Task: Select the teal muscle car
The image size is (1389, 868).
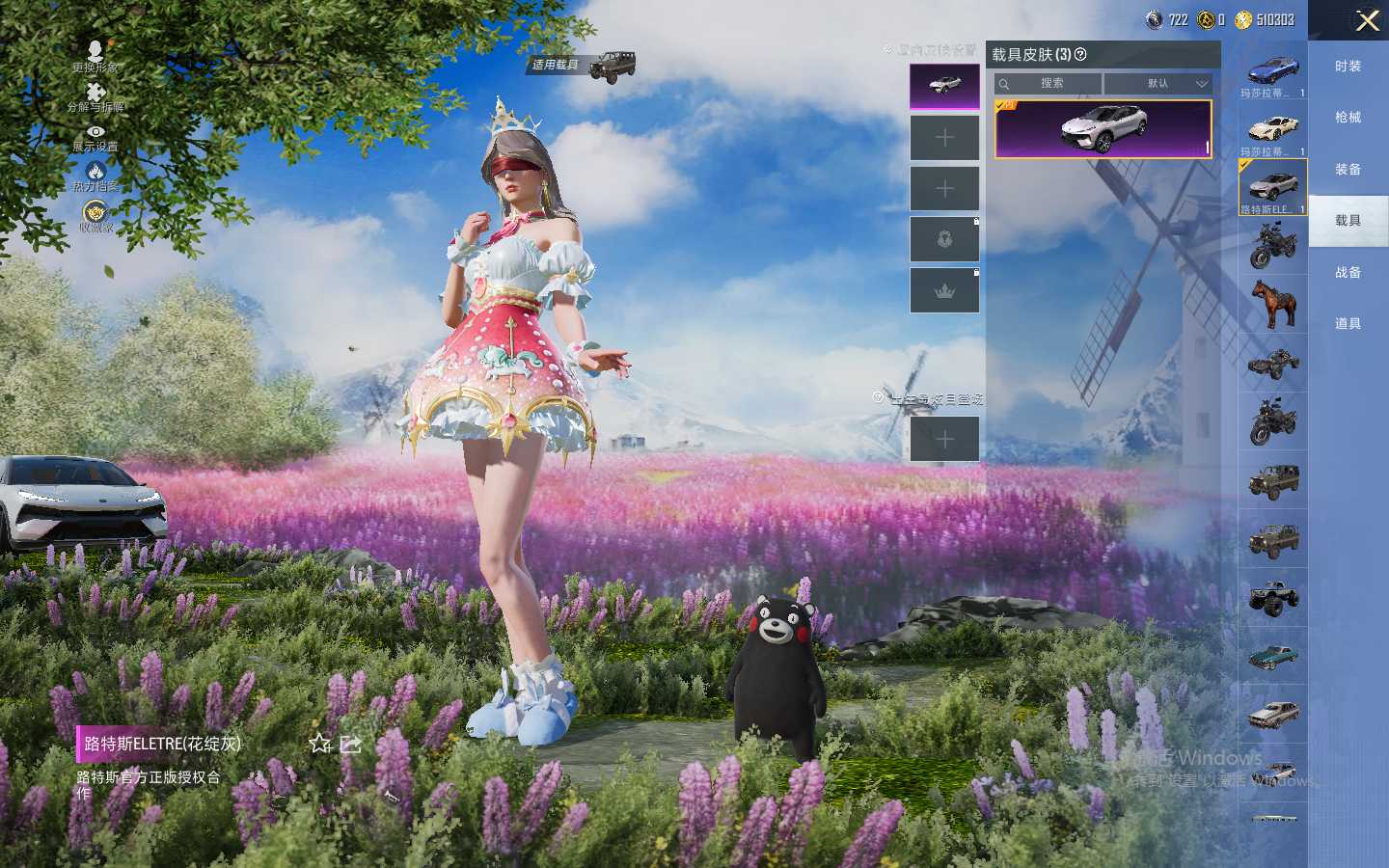Action: (1272, 657)
